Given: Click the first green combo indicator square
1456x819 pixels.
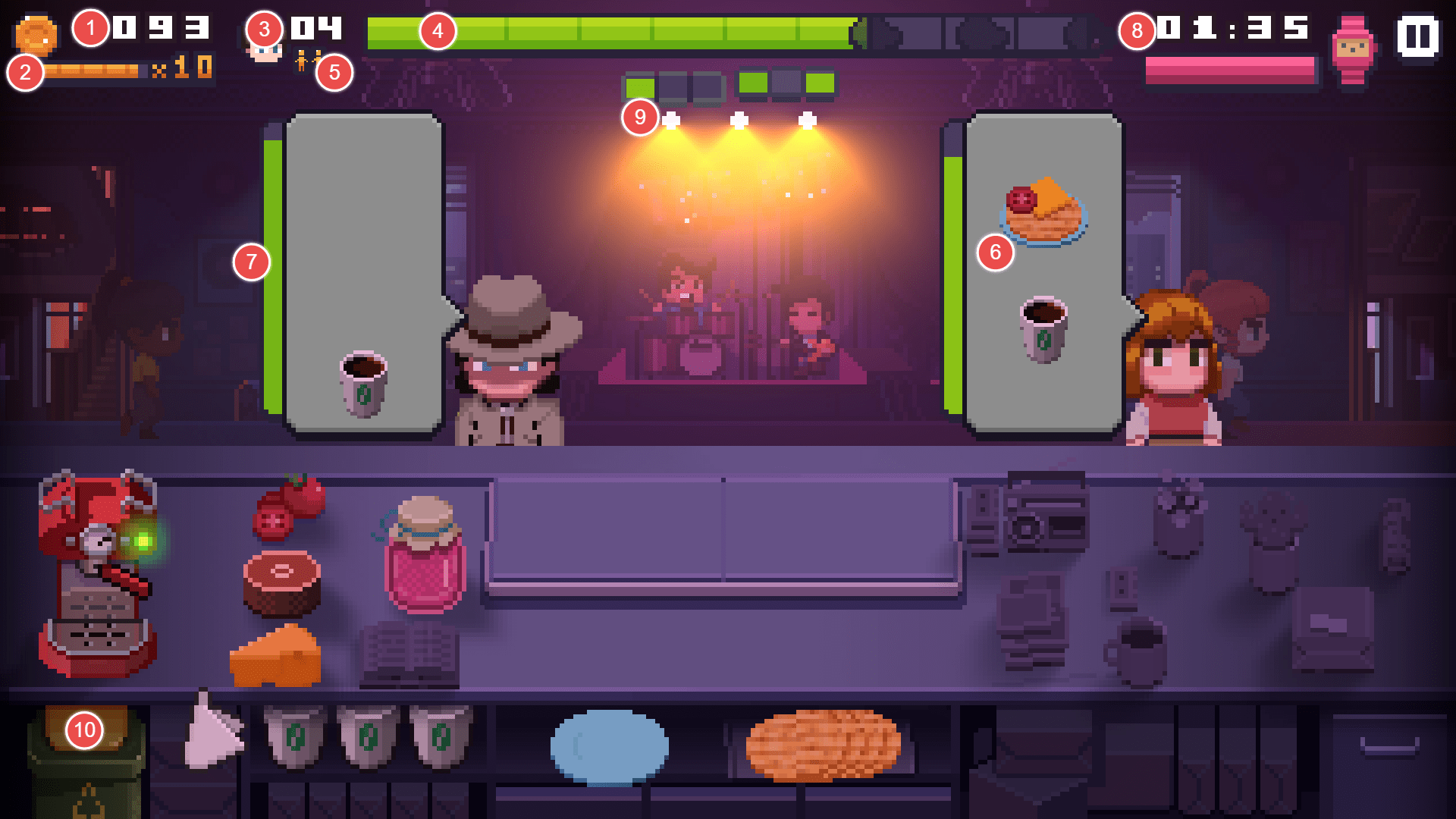Looking at the screenshot, I should [639, 86].
